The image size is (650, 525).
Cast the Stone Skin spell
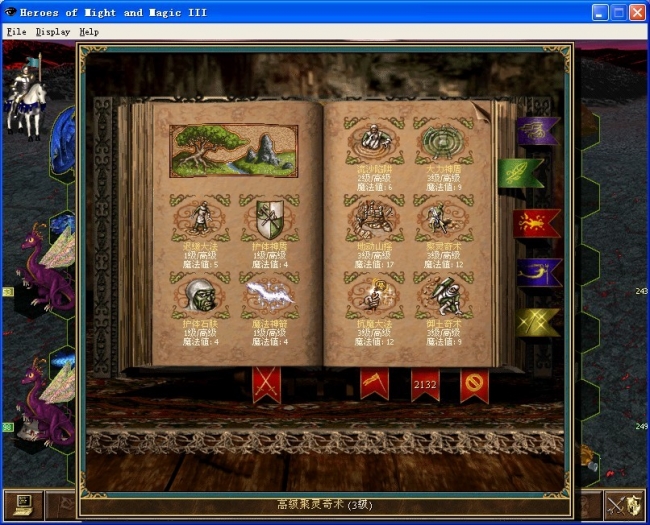pyautogui.click(x=199, y=295)
